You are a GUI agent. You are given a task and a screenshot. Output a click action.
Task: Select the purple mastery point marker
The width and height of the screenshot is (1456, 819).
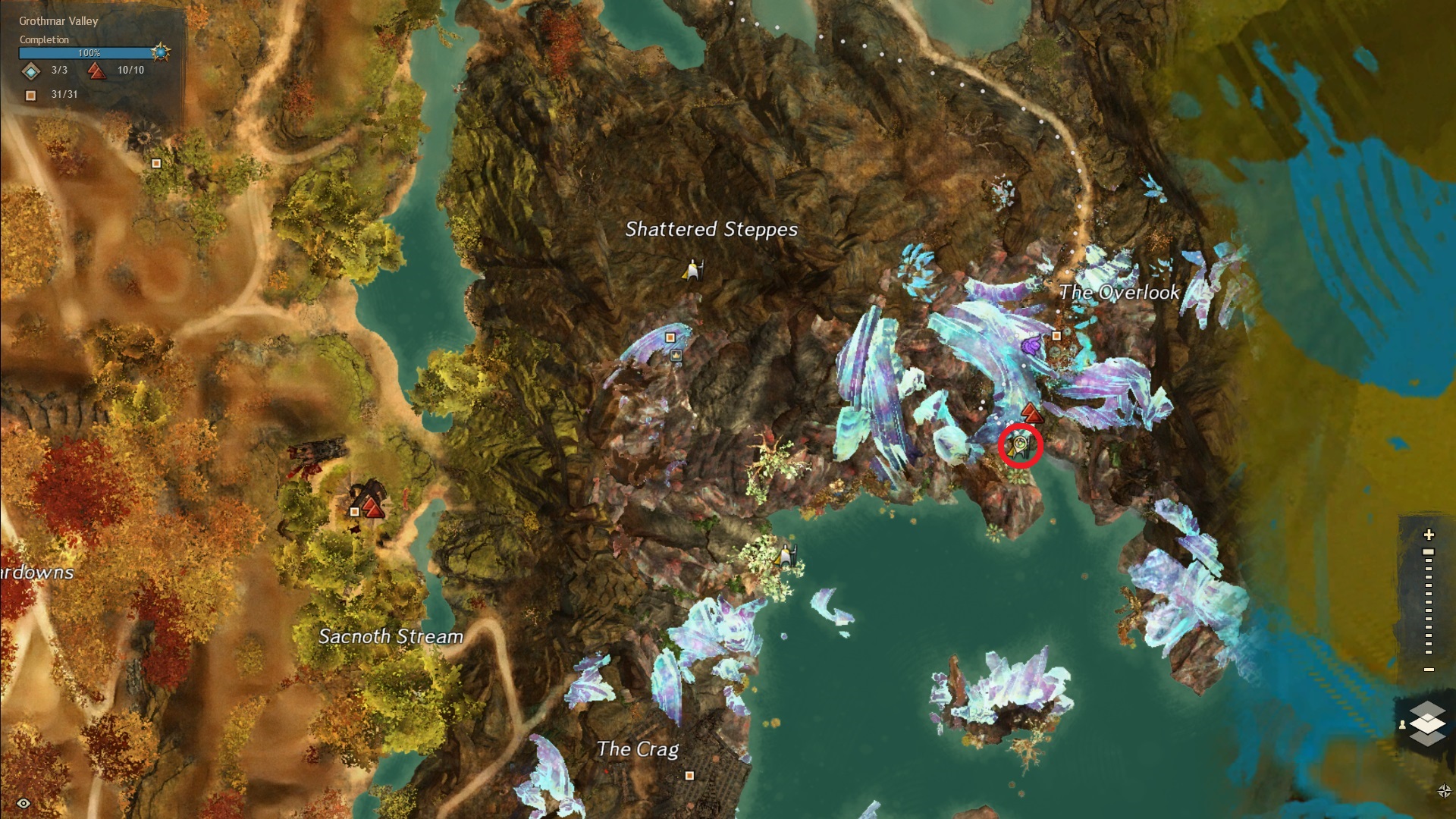tap(1031, 347)
